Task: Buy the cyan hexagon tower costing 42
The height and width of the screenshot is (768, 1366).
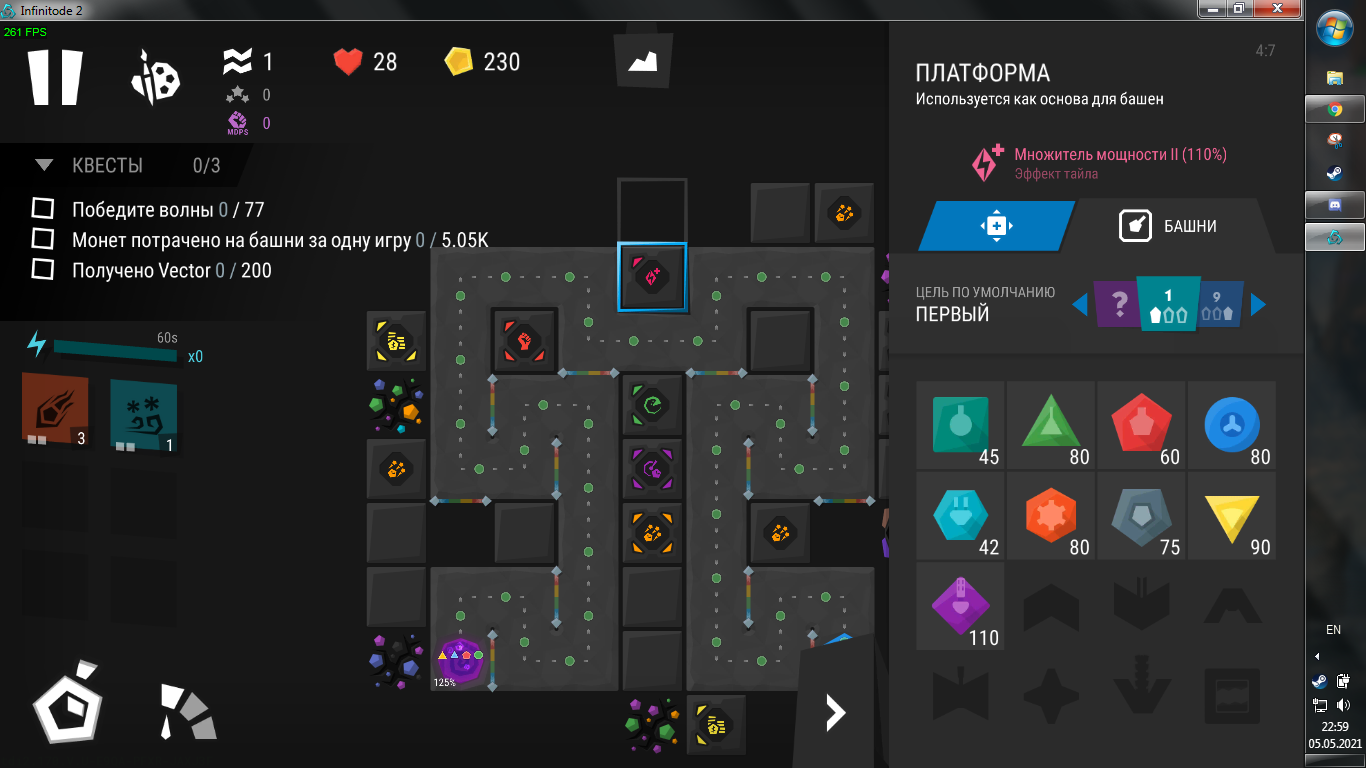Action: pos(960,516)
